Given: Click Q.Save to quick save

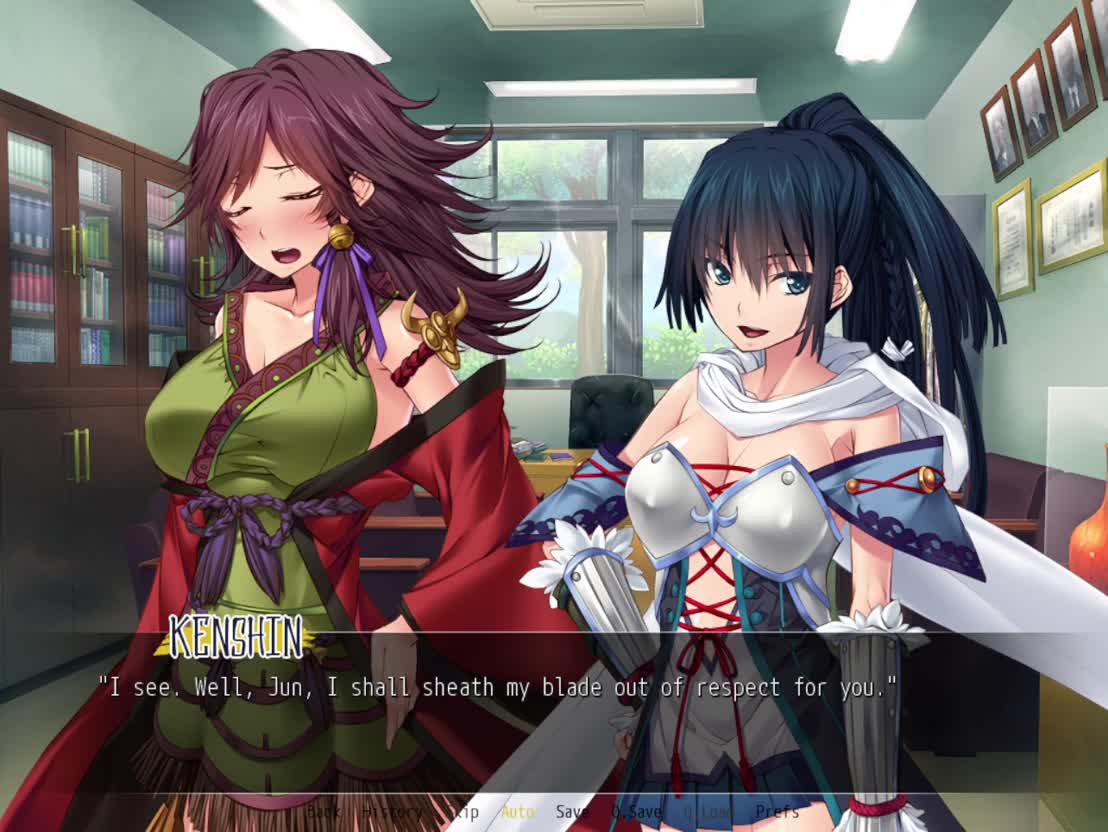Looking at the screenshot, I should [x=637, y=812].
